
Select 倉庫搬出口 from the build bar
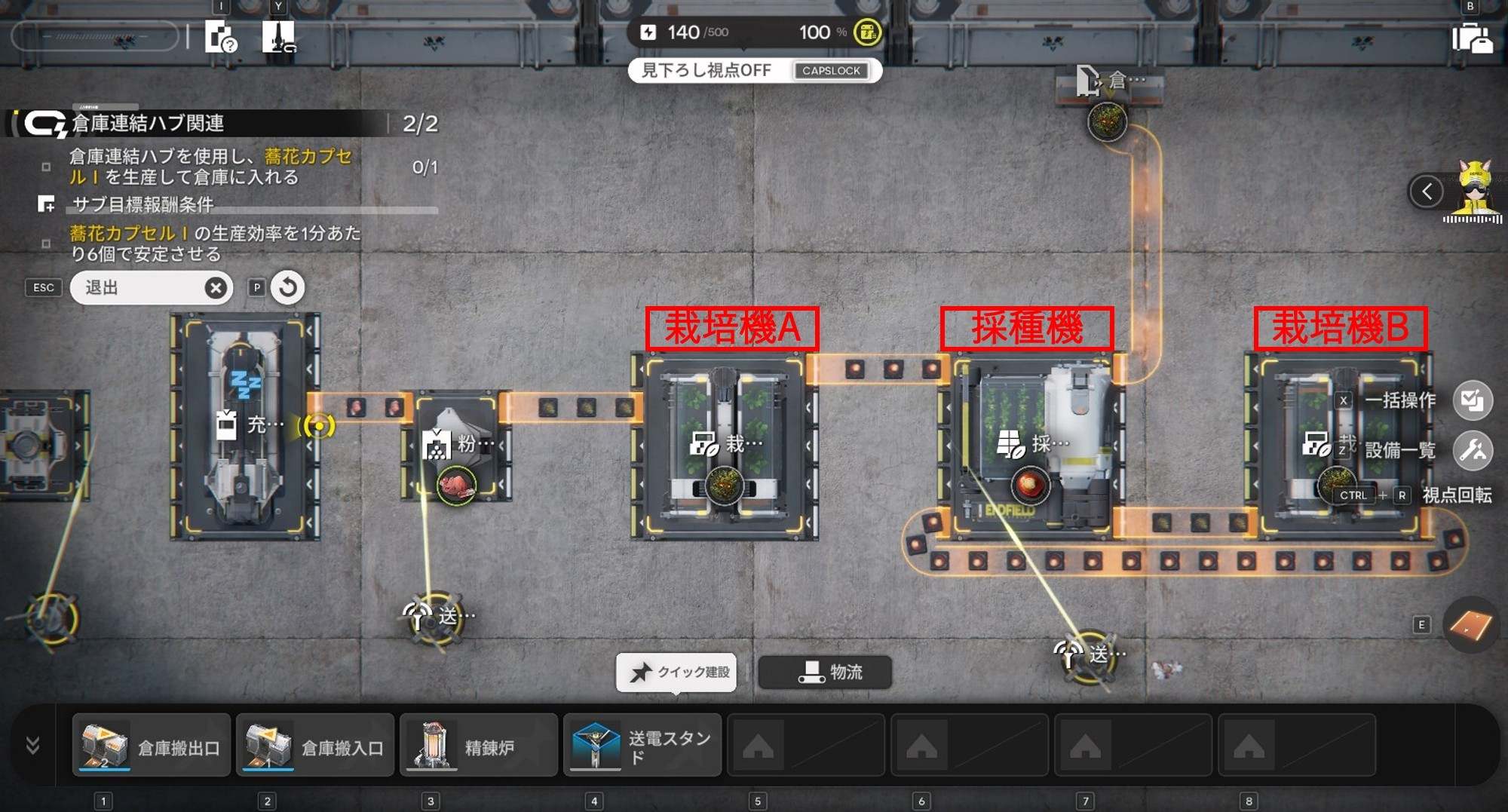pyautogui.click(x=152, y=746)
